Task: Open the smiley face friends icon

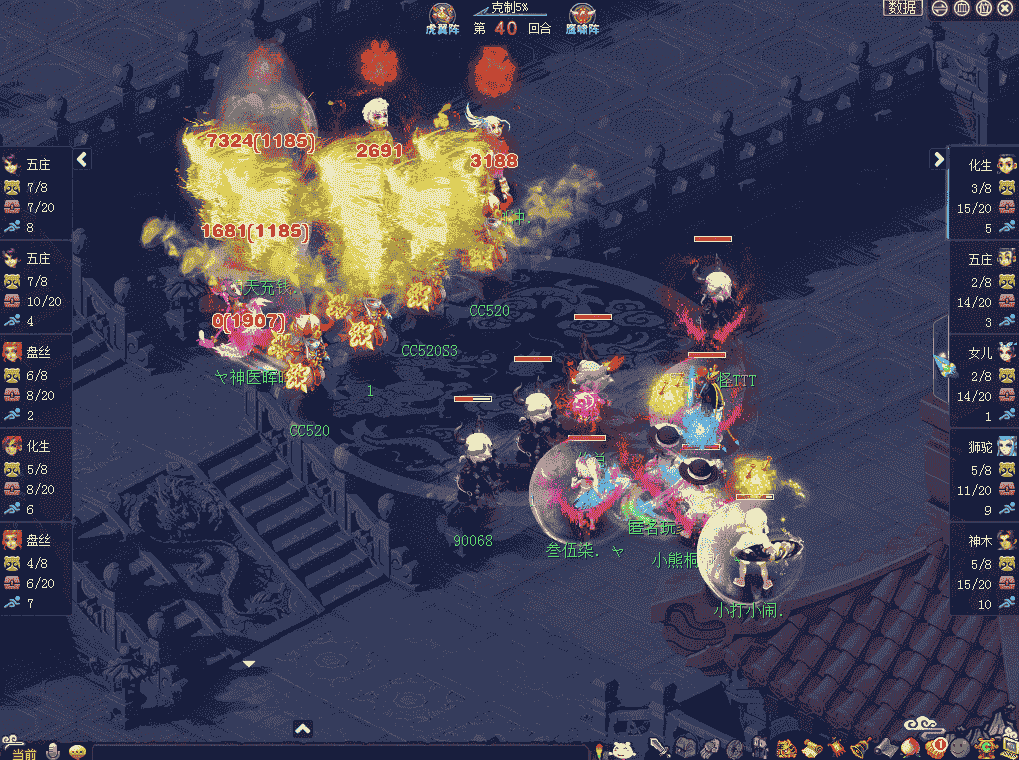Action: tap(960, 746)
